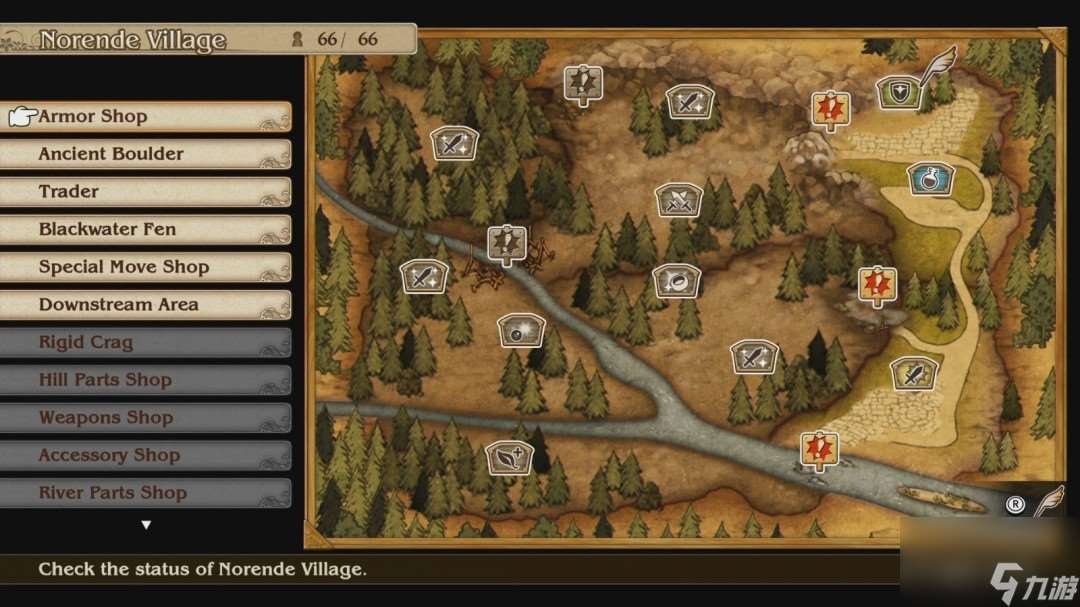1080x607 pixels.
Task: Pick the Accessory Shop entry
Action: (x=146, y=456)
